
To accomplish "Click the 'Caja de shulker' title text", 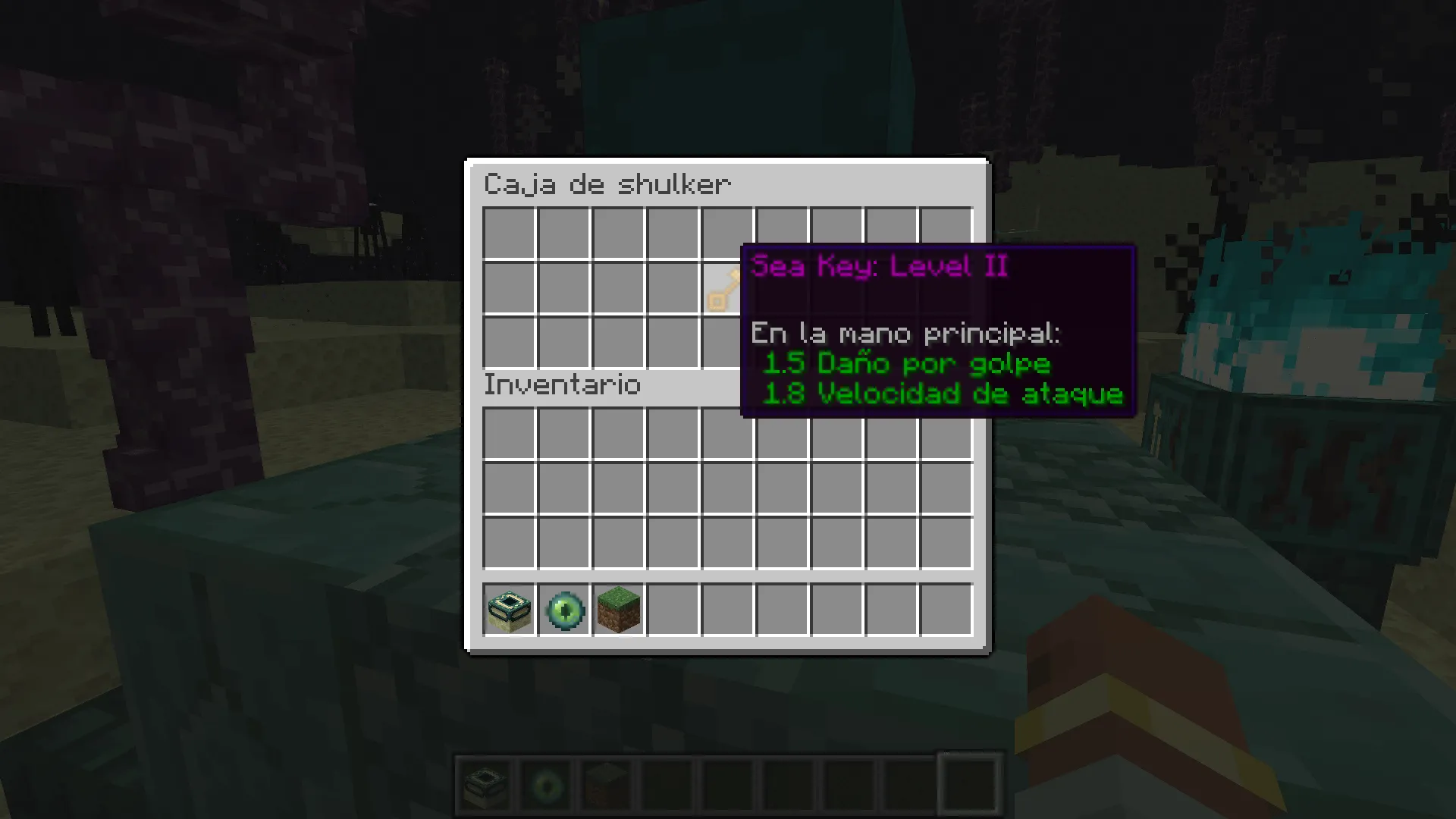I will (607, 184).
